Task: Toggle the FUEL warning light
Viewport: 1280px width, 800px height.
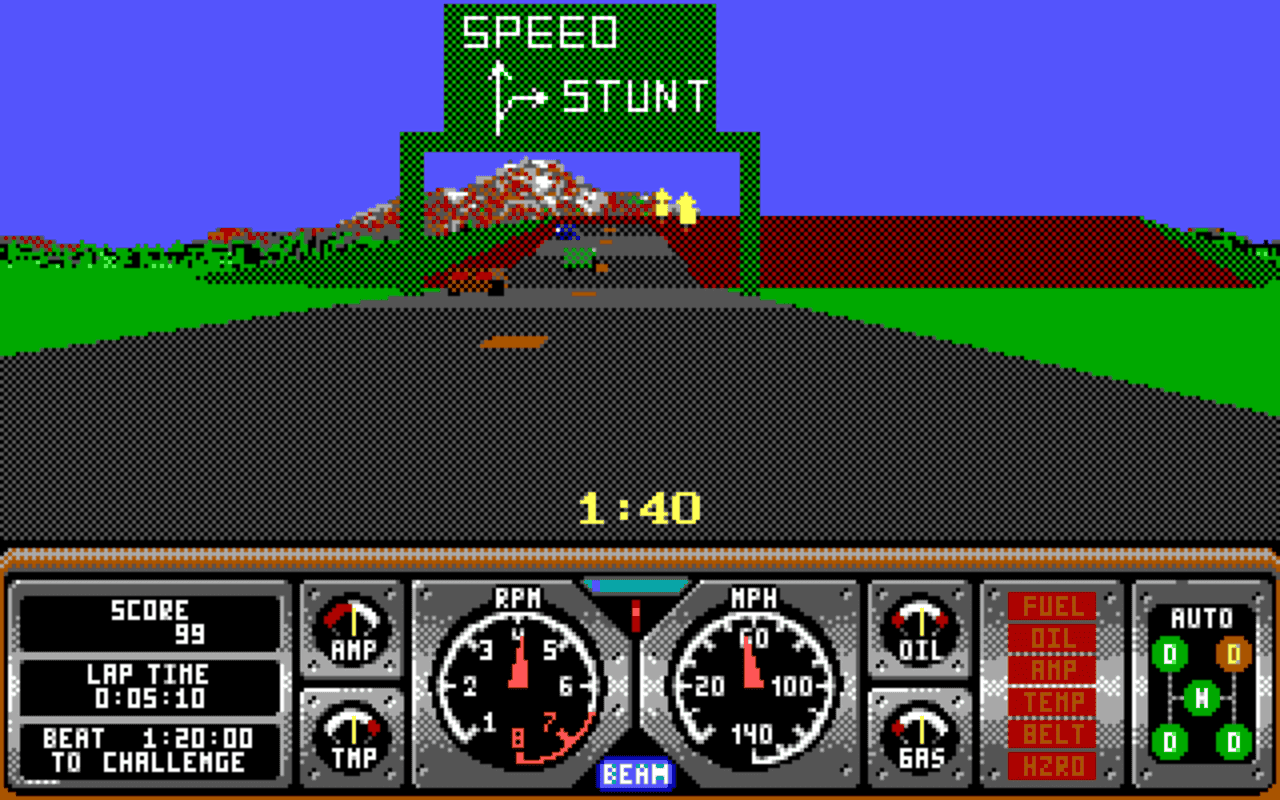Action: click(1052, 604)
